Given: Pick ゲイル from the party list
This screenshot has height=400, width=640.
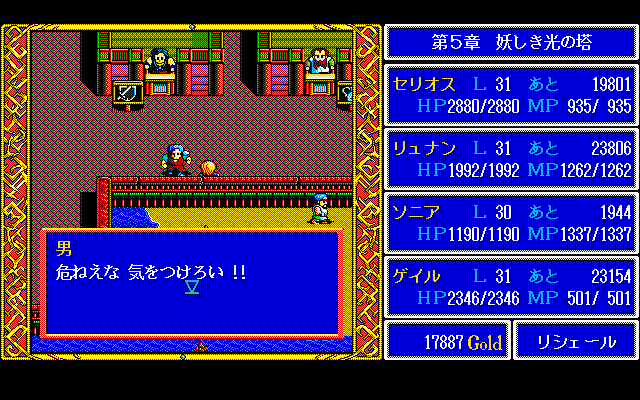Looking at the screenshot, I should point(511,286).
